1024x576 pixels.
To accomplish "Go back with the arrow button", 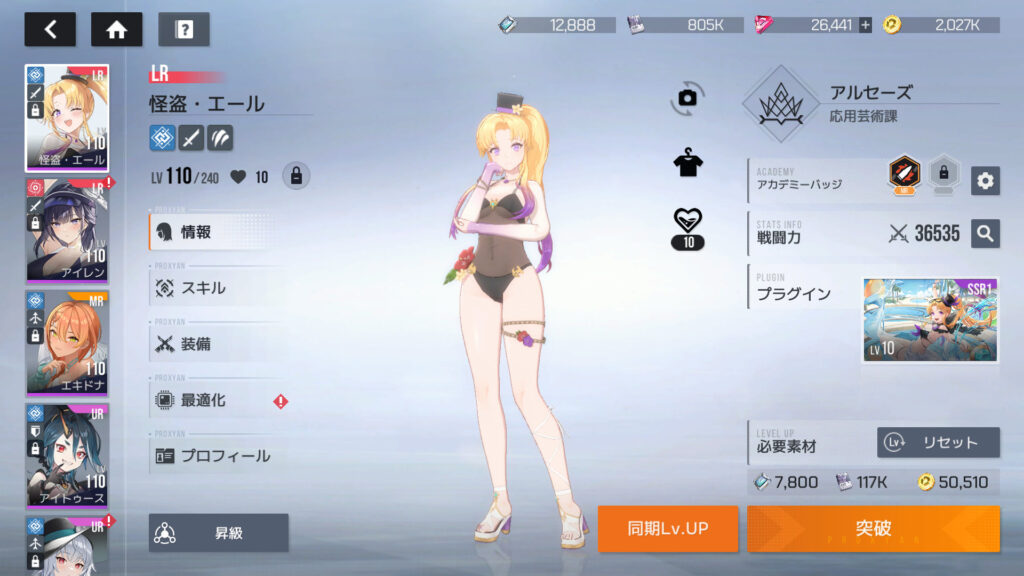I will pyautogui.click(x=50, y=29).
